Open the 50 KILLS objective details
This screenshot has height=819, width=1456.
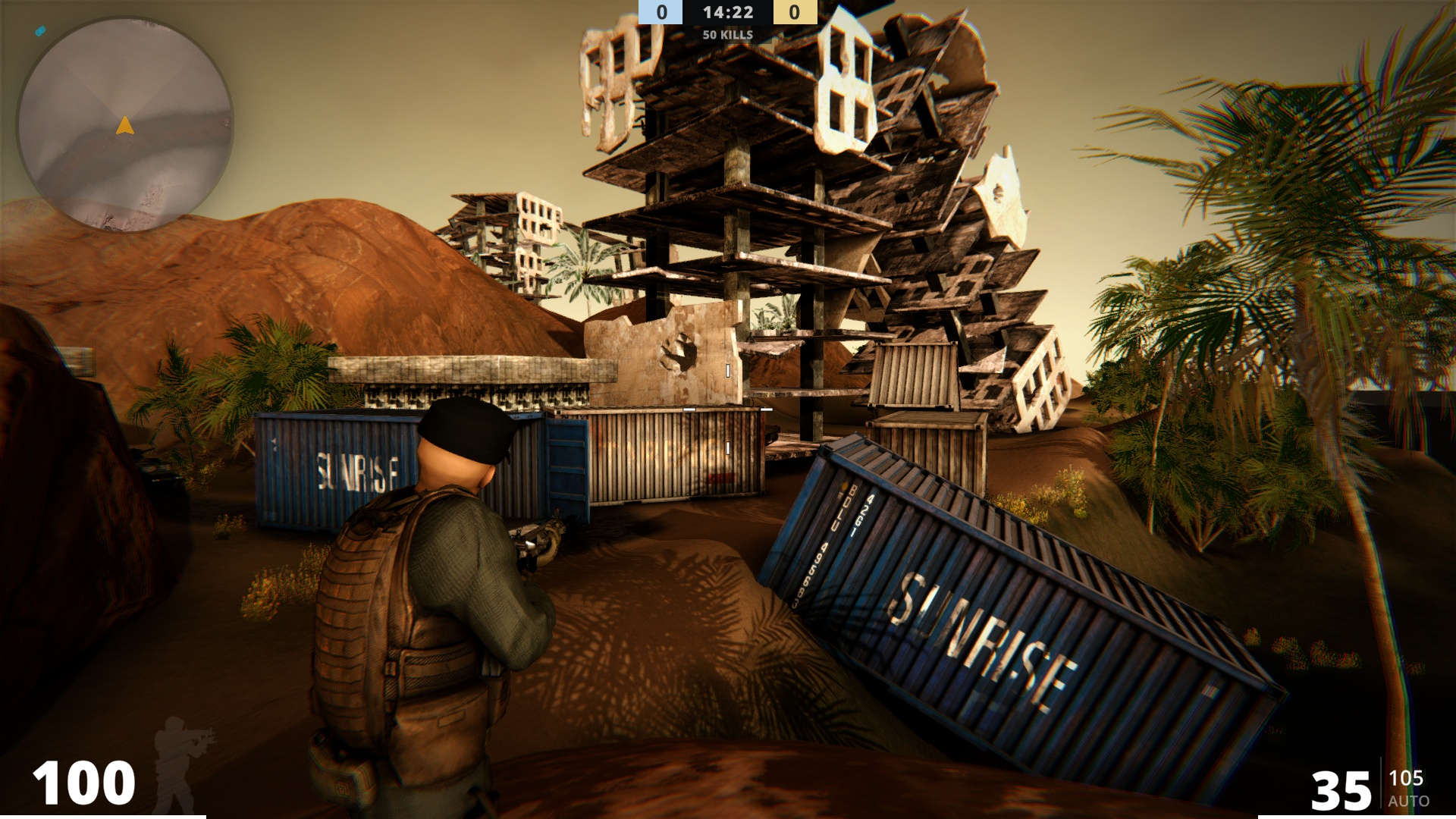tap(728, 34)
